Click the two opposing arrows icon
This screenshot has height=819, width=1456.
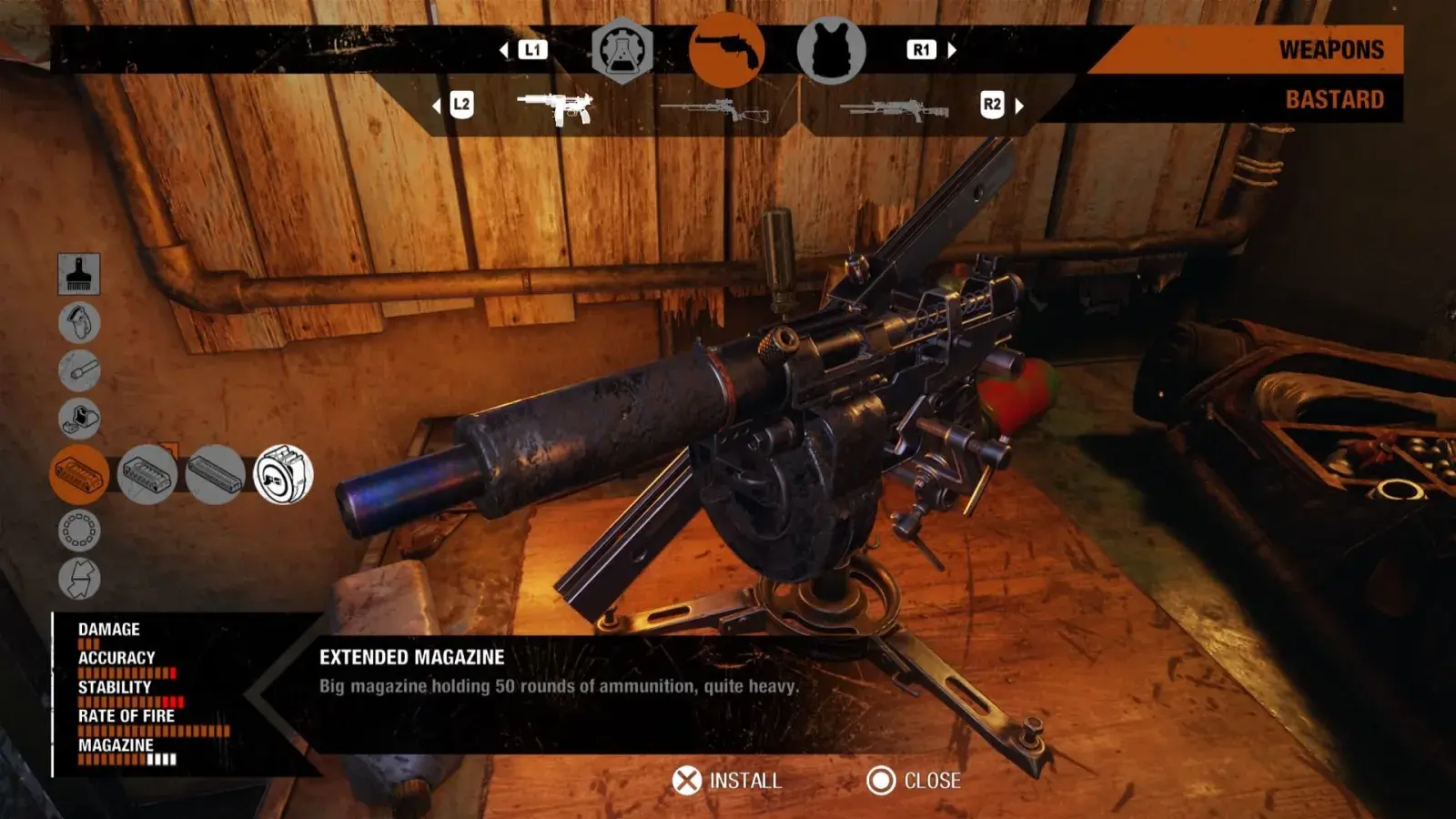point(79,578)
